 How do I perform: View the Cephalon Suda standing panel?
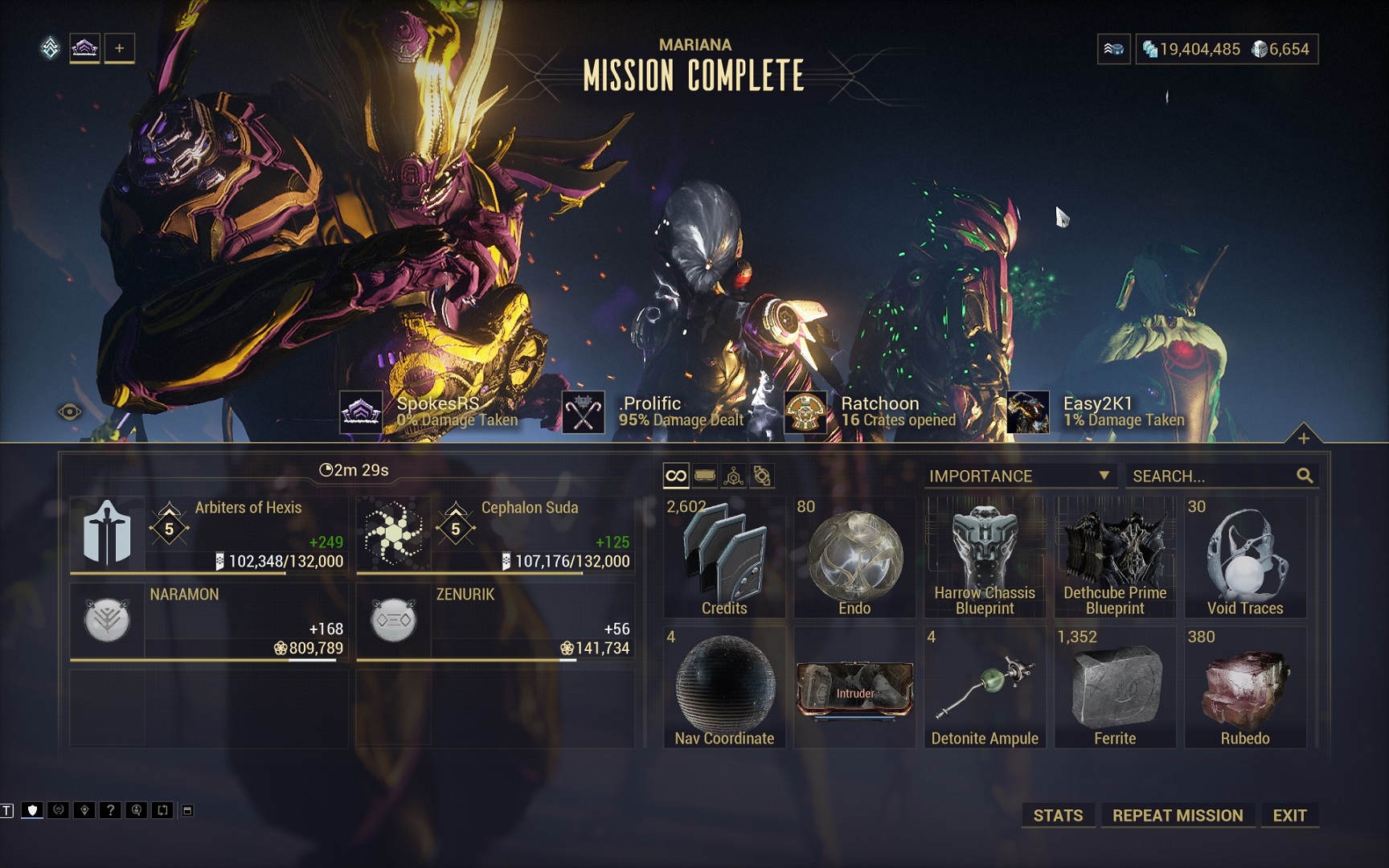click(x=495, y=534)
